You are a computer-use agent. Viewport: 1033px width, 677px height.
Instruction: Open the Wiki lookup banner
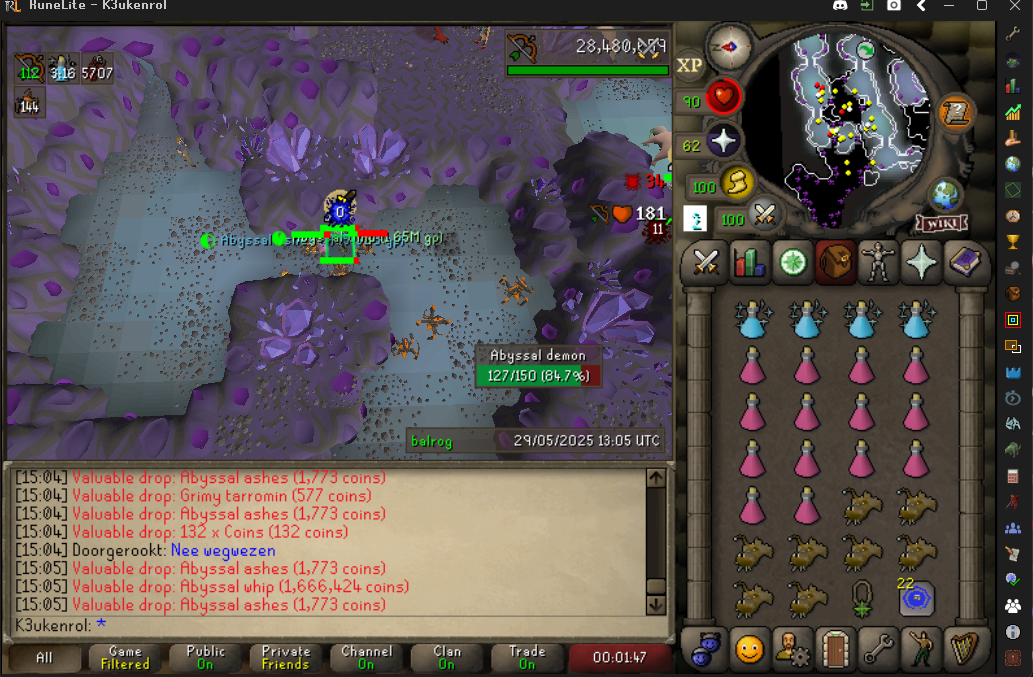pos(941,223)
